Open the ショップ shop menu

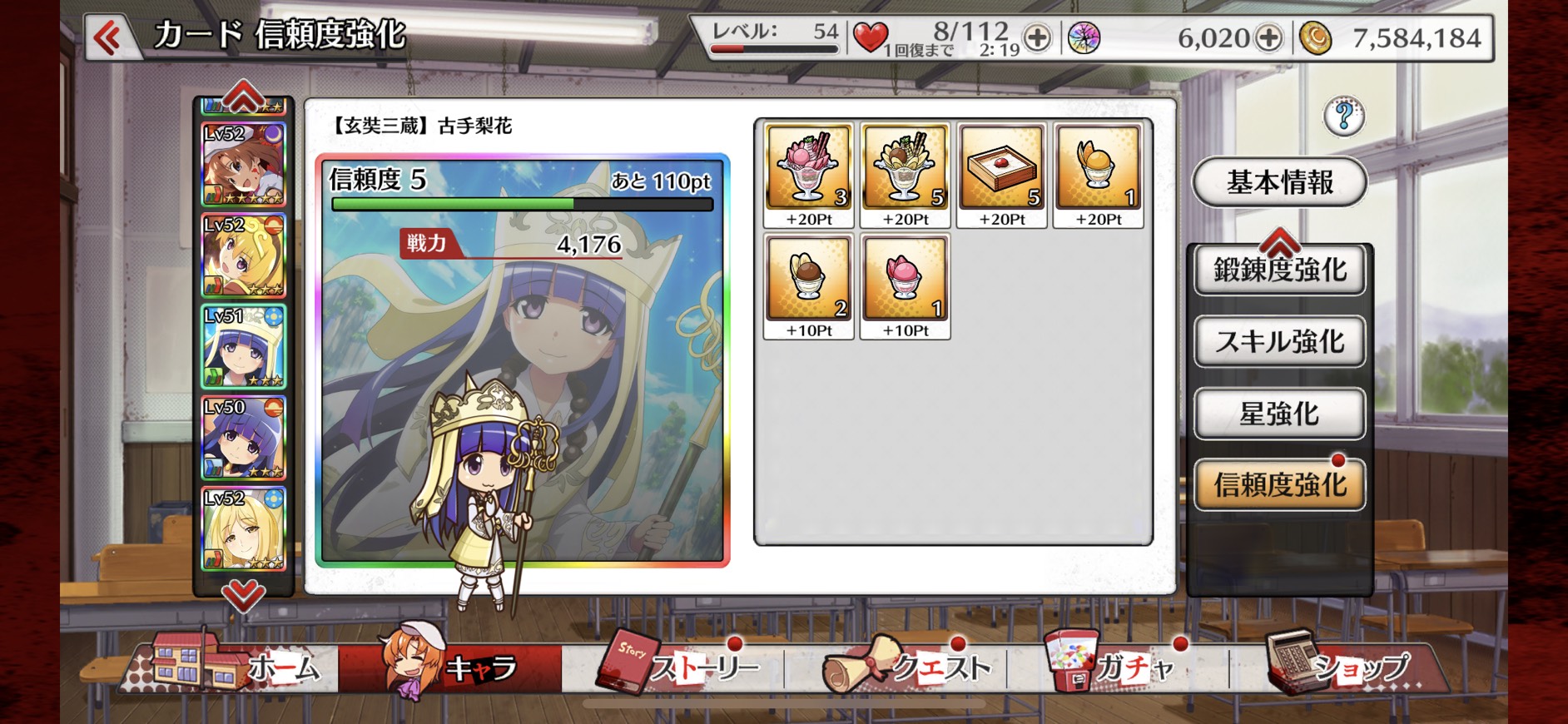pos(1340,666)
